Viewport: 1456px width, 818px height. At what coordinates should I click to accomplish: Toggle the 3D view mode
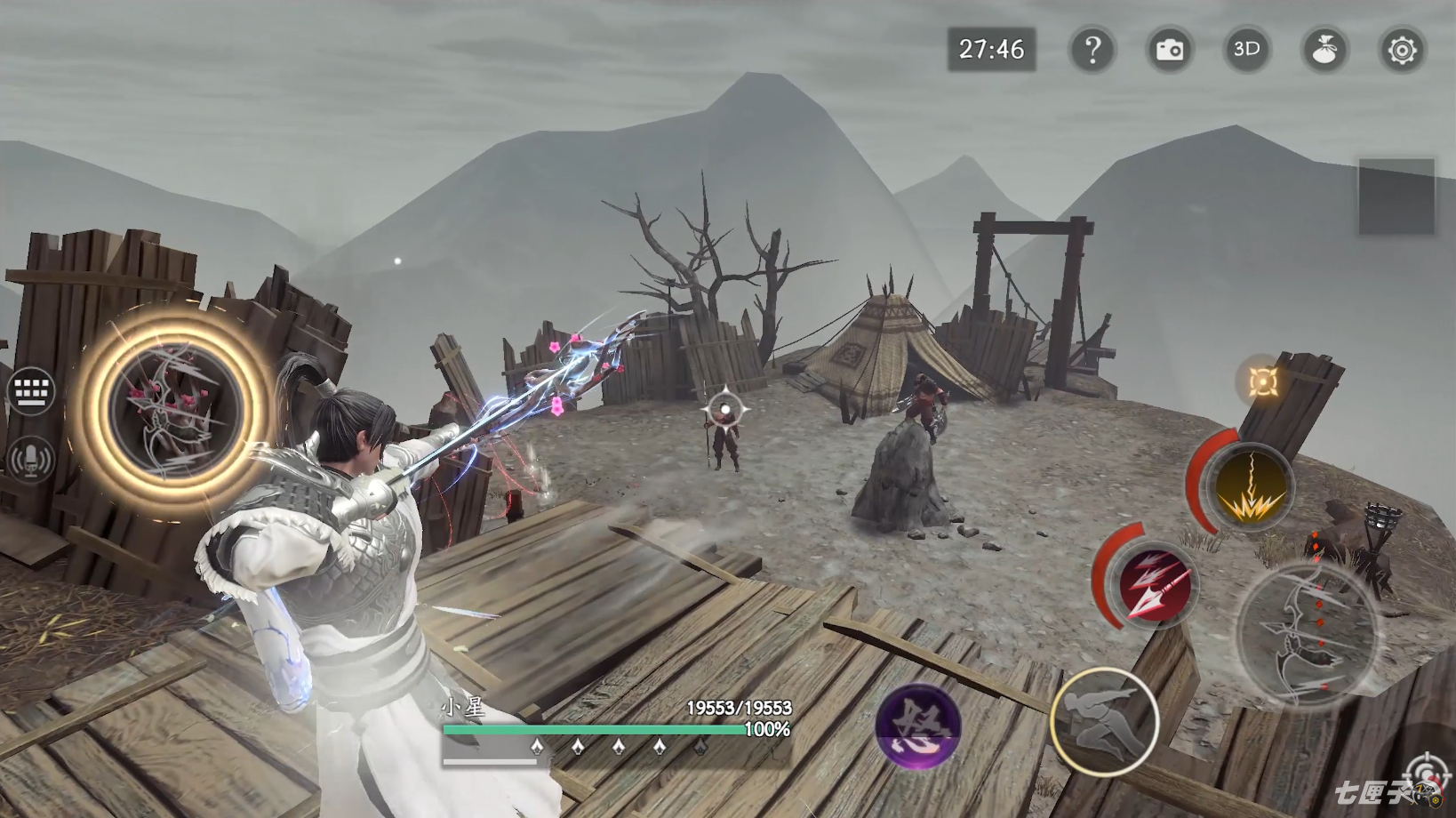click(1247, 50)
